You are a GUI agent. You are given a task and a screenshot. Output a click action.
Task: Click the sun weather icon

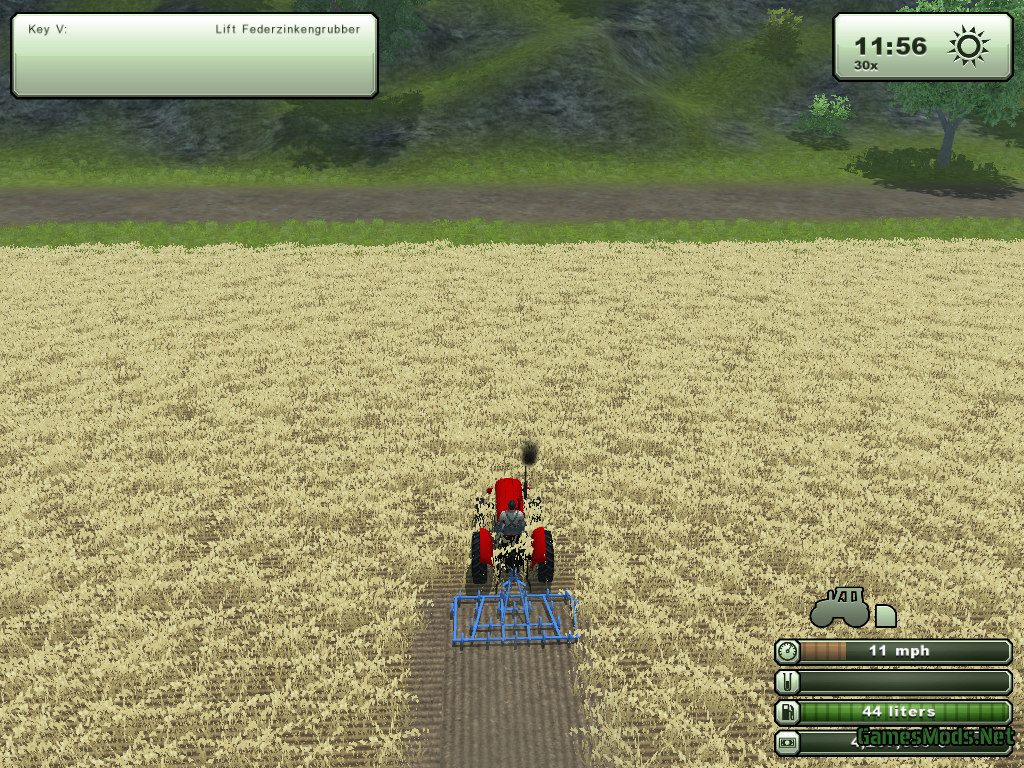click(x=968, y=46)
